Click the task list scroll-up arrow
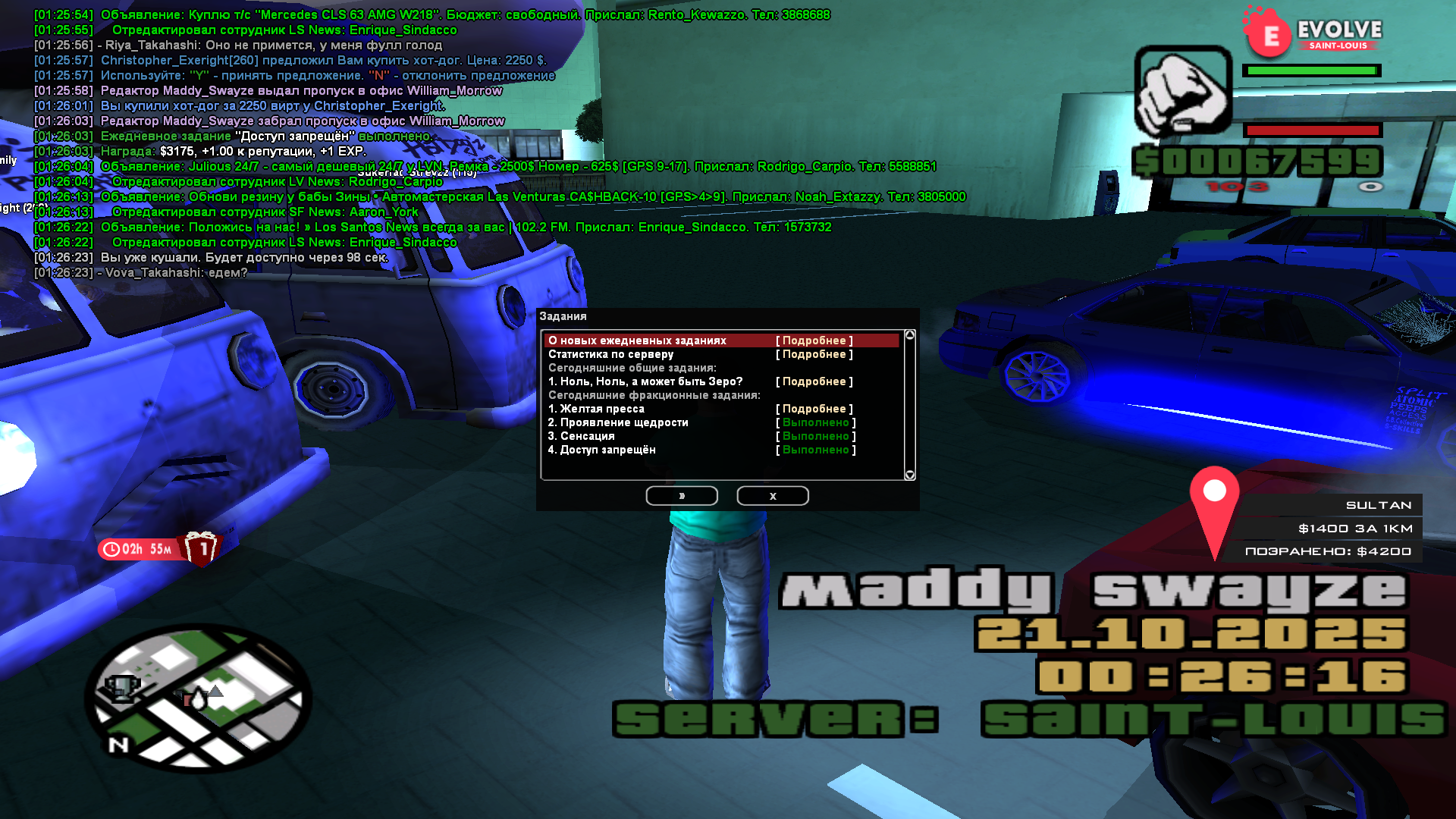The width and height of the screenshot is (1456, 819). click(x=910, y=335)
